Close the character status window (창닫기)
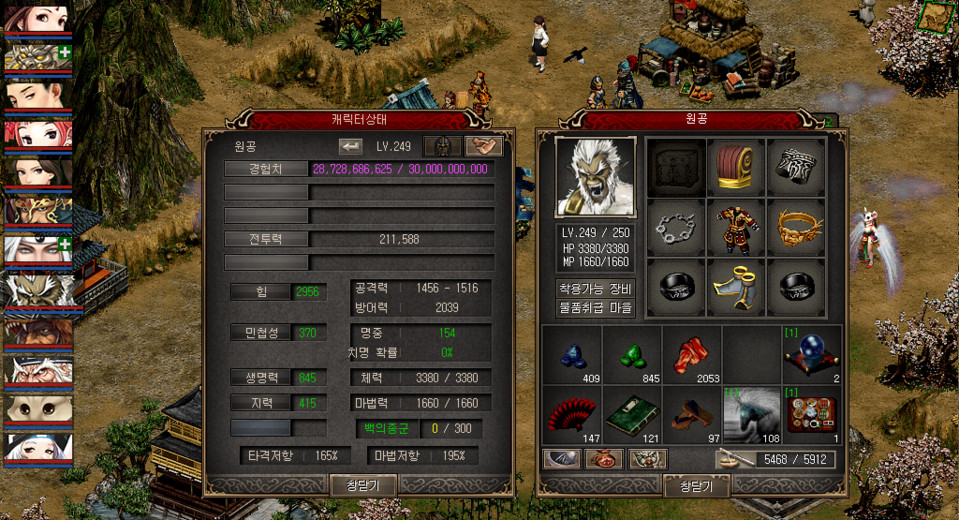Screen dimensions: 959x520 [363, 485]
